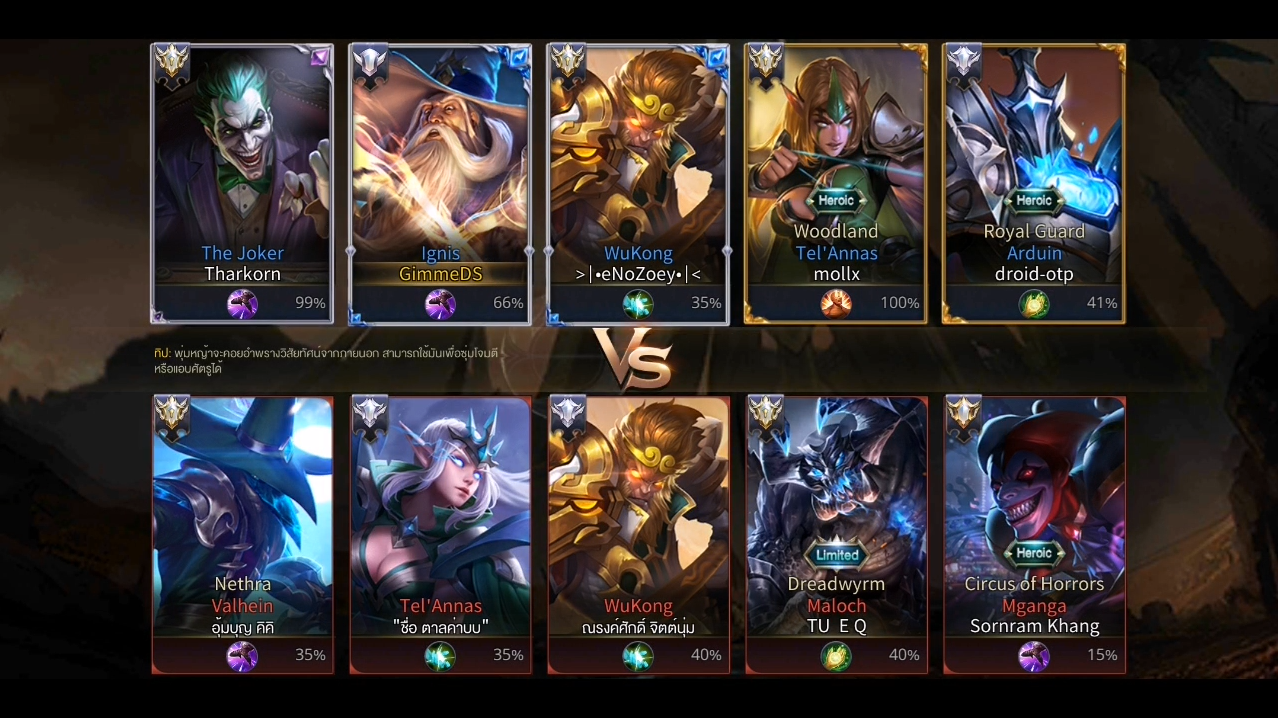Click the purple talent icon under Tharkorn
The height and width of the screenshot is (718, 1278).
pyautogui.click(x=242, y=303)
